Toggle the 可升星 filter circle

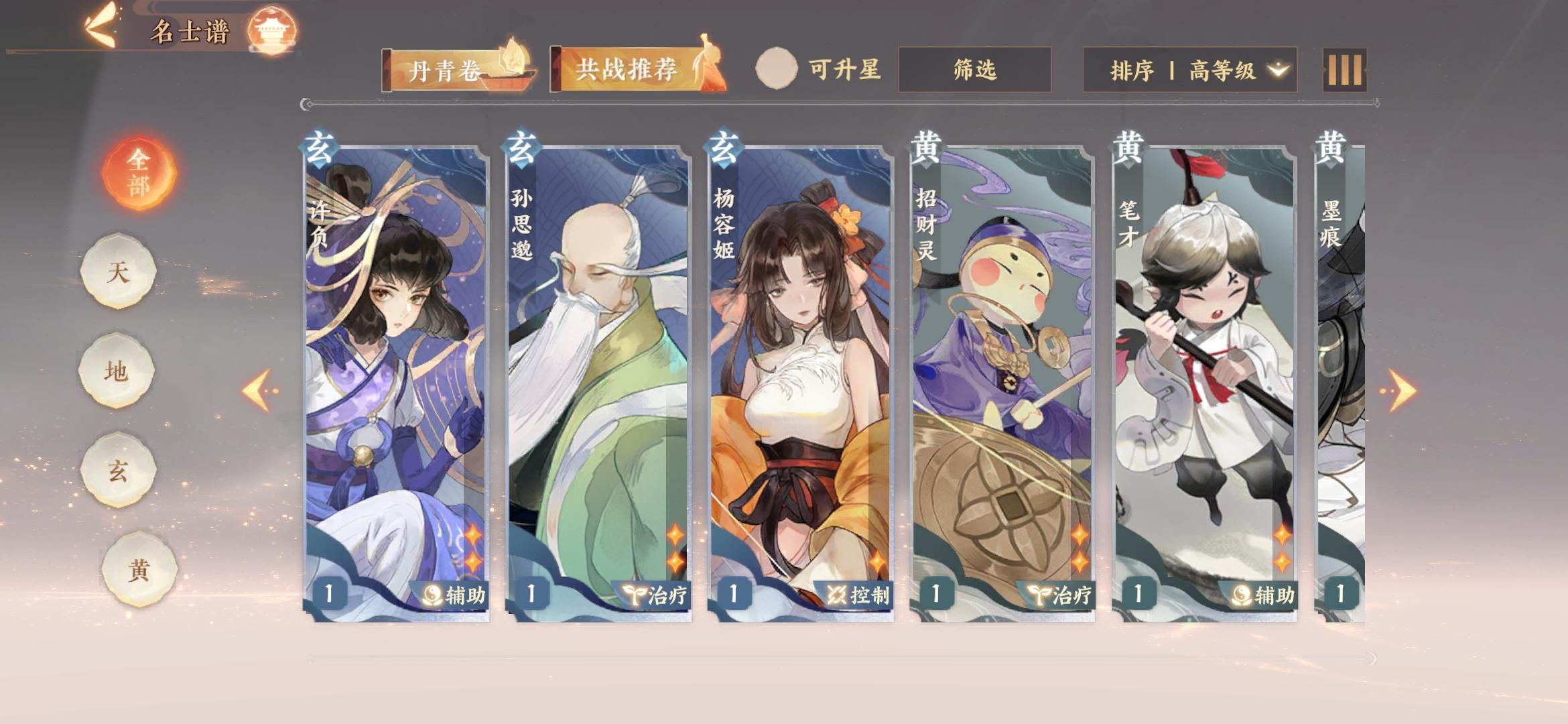[x=777, y=67]
